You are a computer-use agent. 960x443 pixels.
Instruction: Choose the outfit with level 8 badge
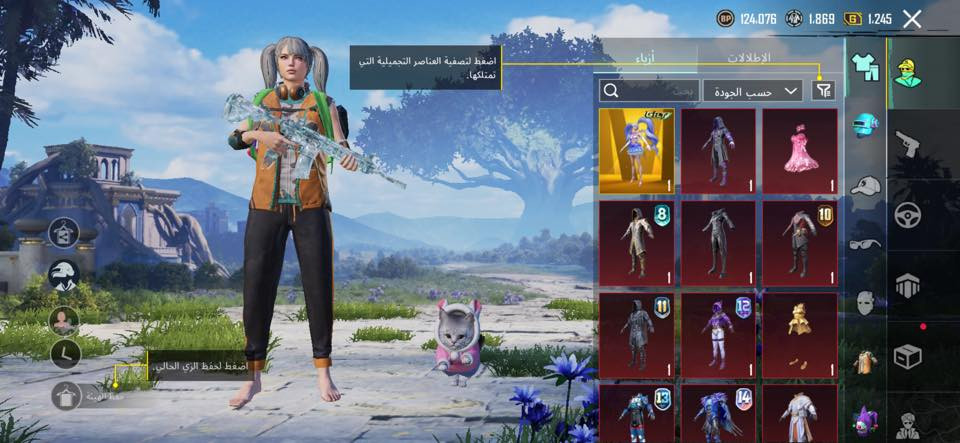[637, 243]
